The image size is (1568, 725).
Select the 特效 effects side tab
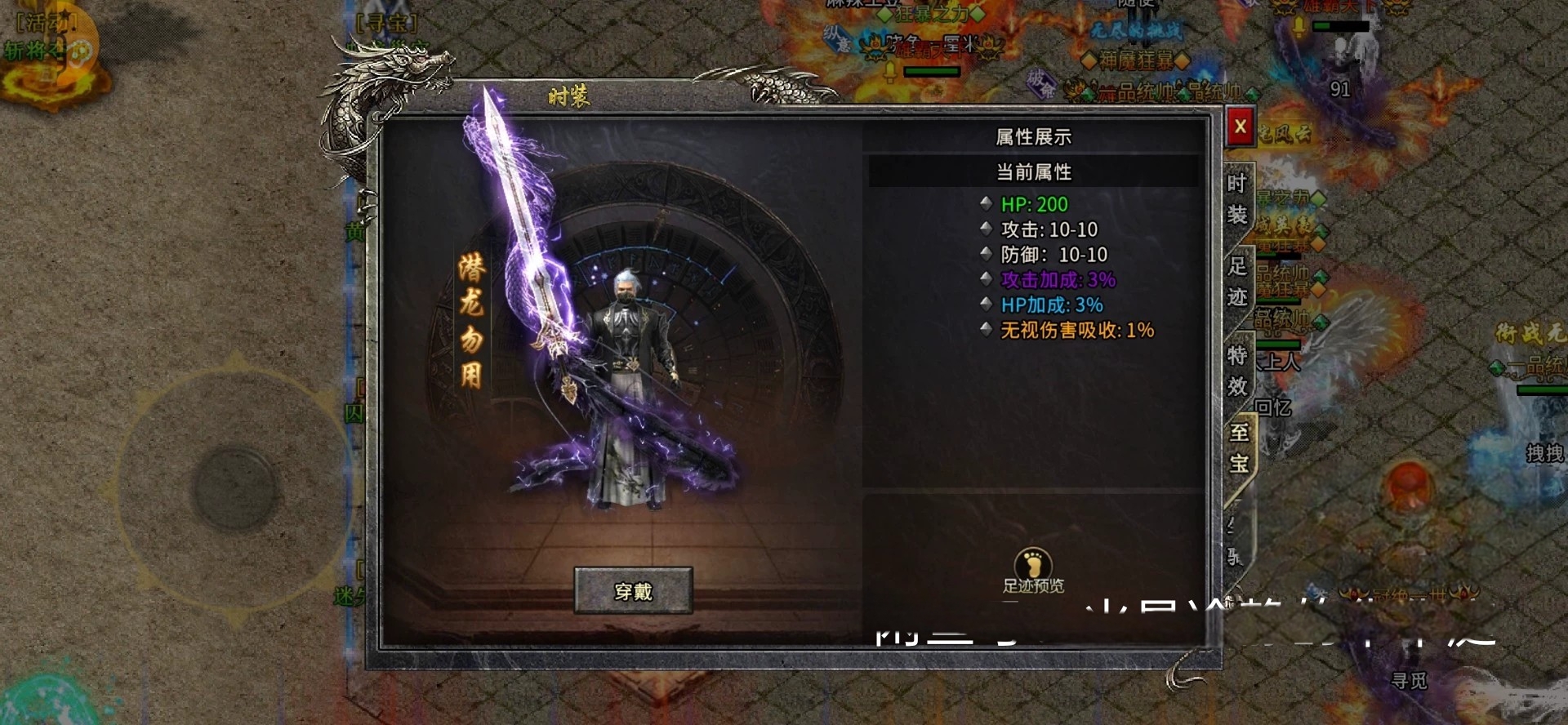1237,370
